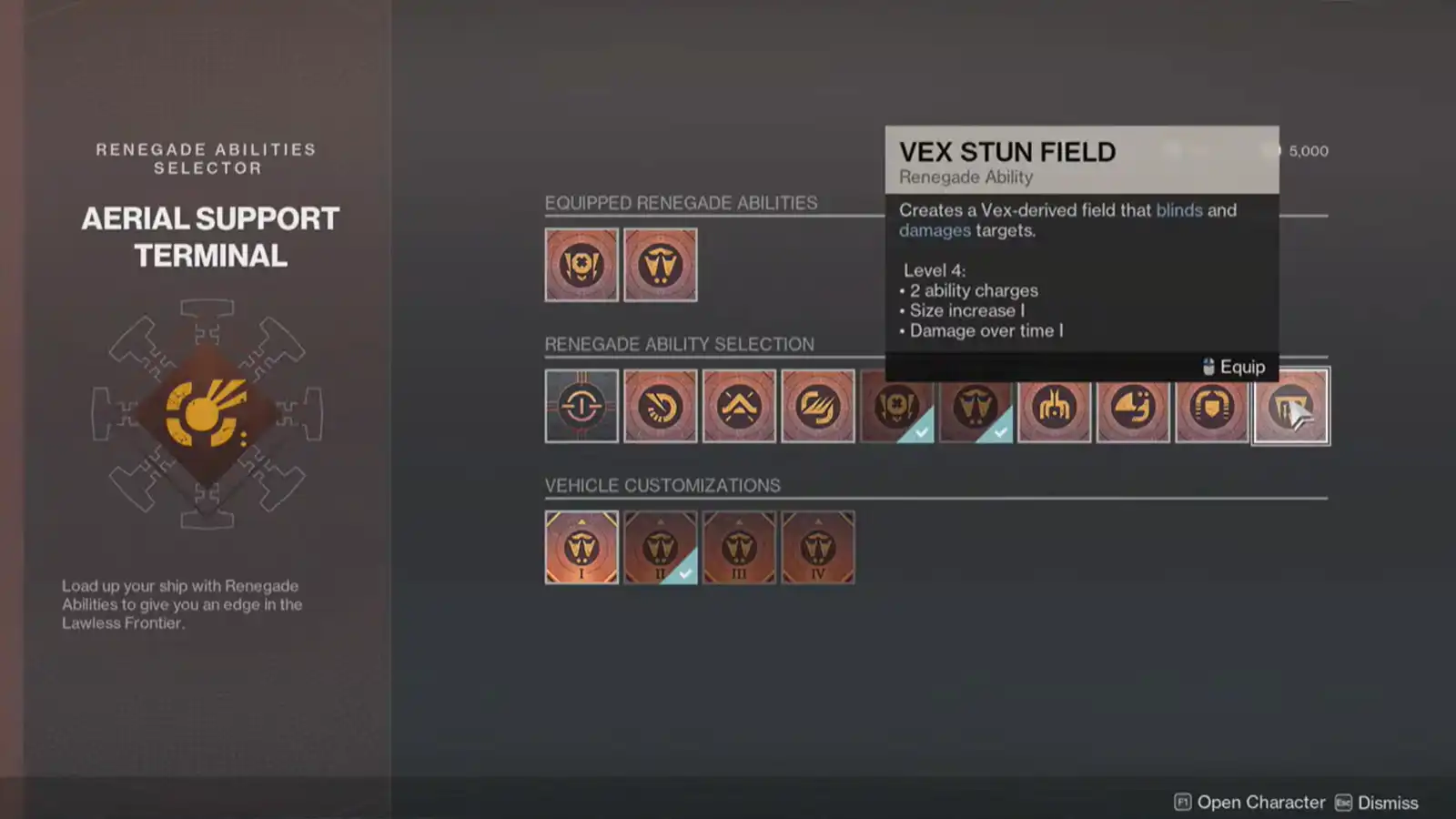
Task: Deselect the checked Vehicle Customization II
Action: 661,547
